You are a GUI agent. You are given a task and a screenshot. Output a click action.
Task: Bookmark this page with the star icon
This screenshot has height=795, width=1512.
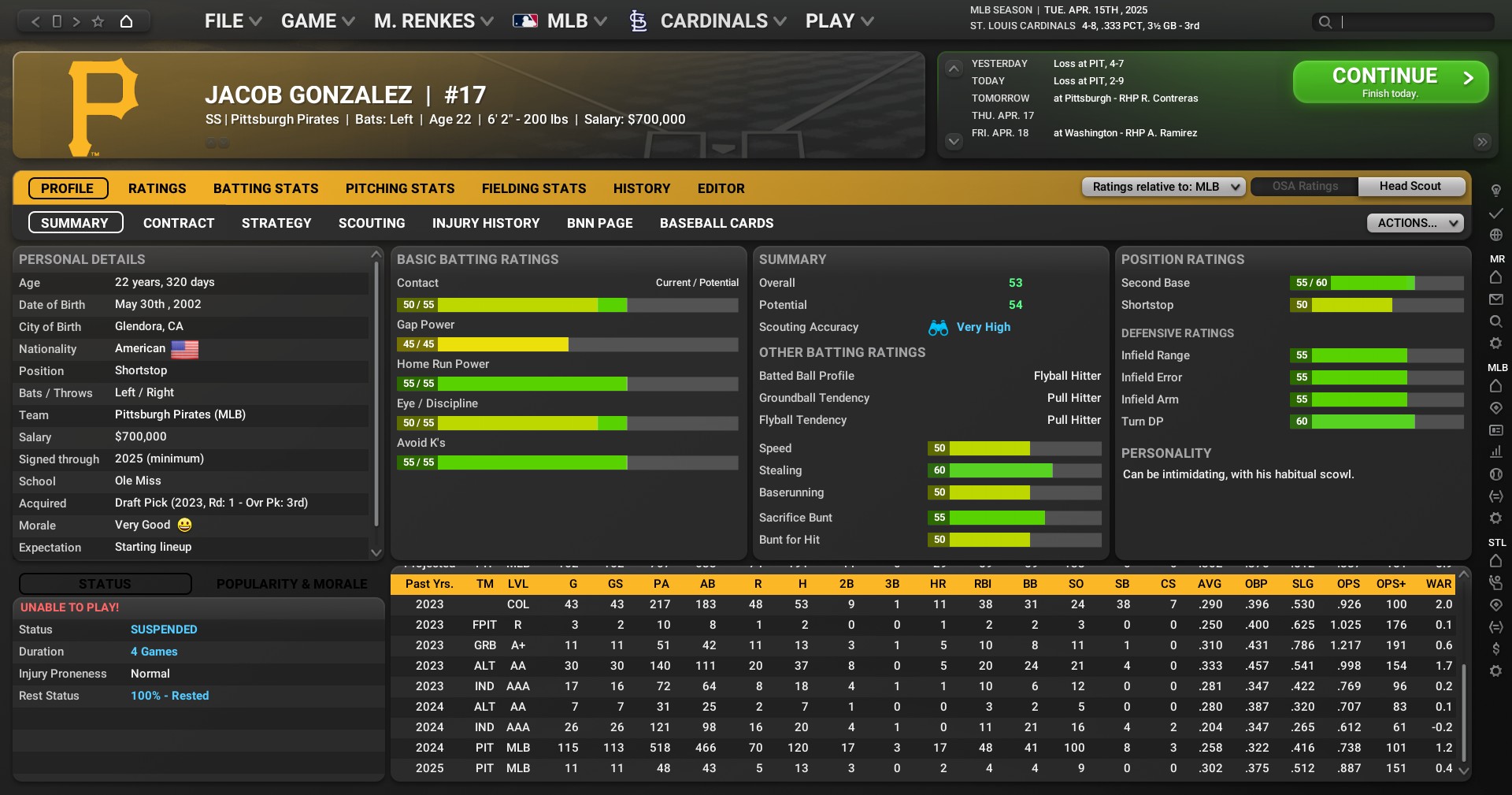point(98,21)
